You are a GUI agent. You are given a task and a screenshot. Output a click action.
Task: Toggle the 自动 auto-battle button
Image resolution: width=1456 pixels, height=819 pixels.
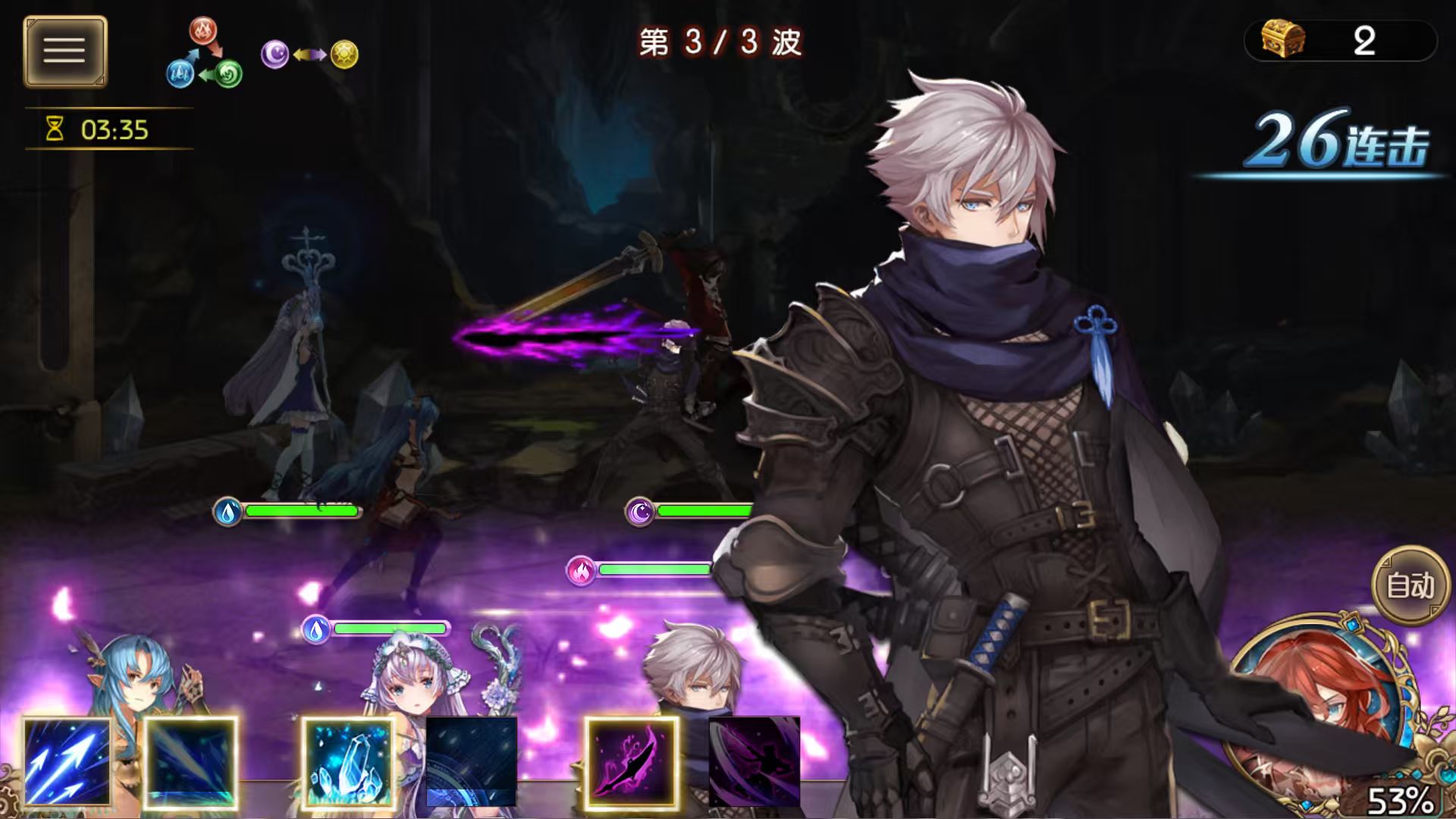pyautogui.click(x=1410, y=585)
